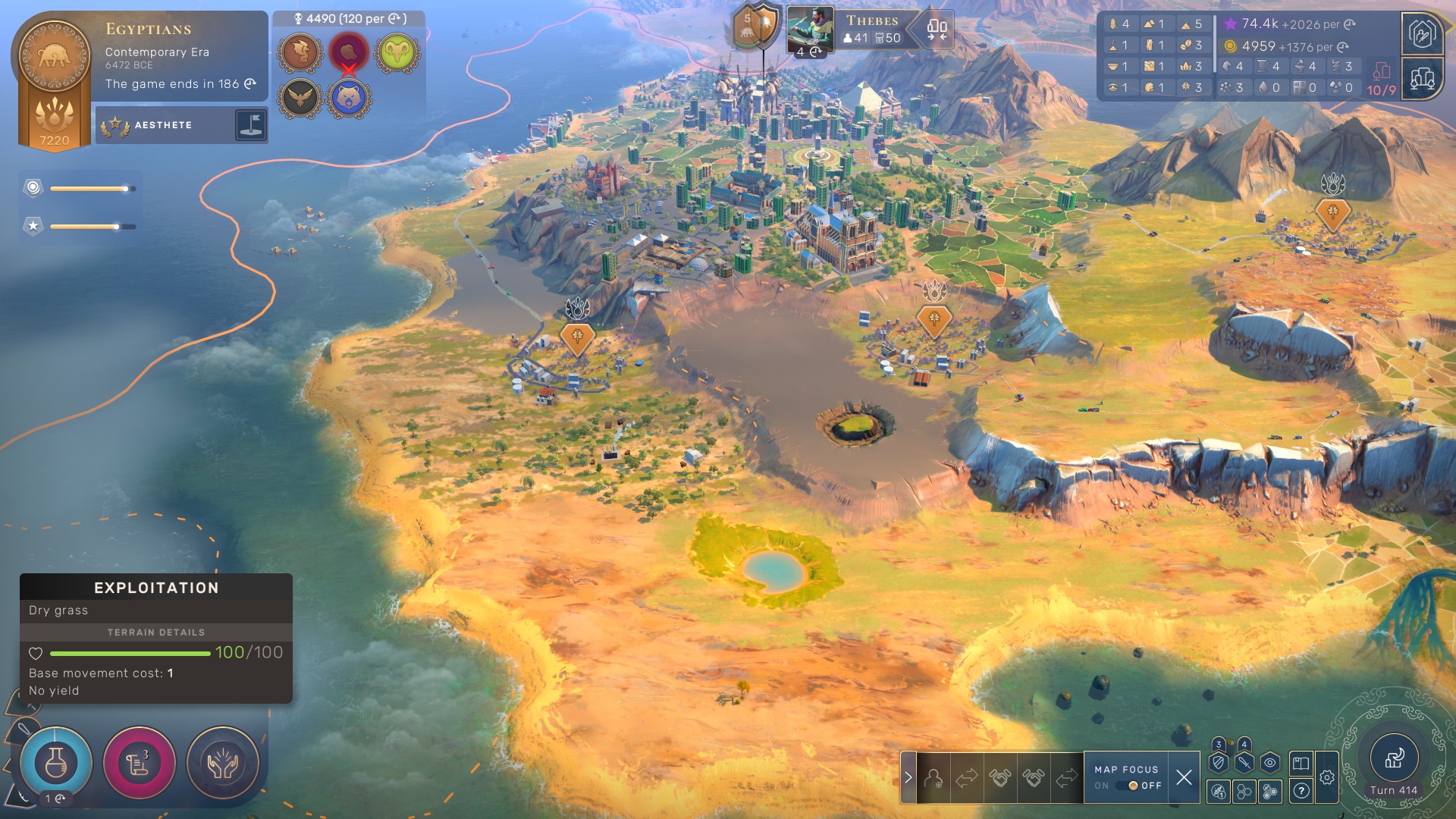Click the End Turn moon button
Screen dimensions: 1456x819
(x=1393, y=758)
